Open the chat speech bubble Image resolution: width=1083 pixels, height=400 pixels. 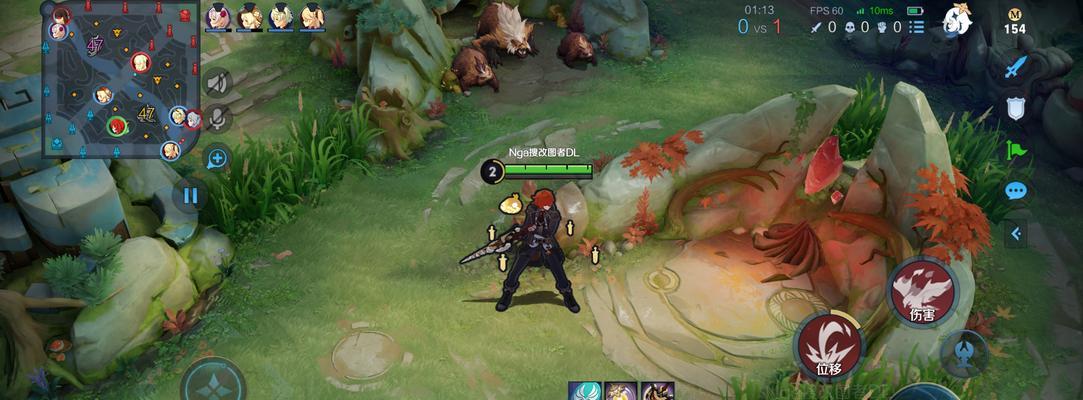pos(1016,190)
